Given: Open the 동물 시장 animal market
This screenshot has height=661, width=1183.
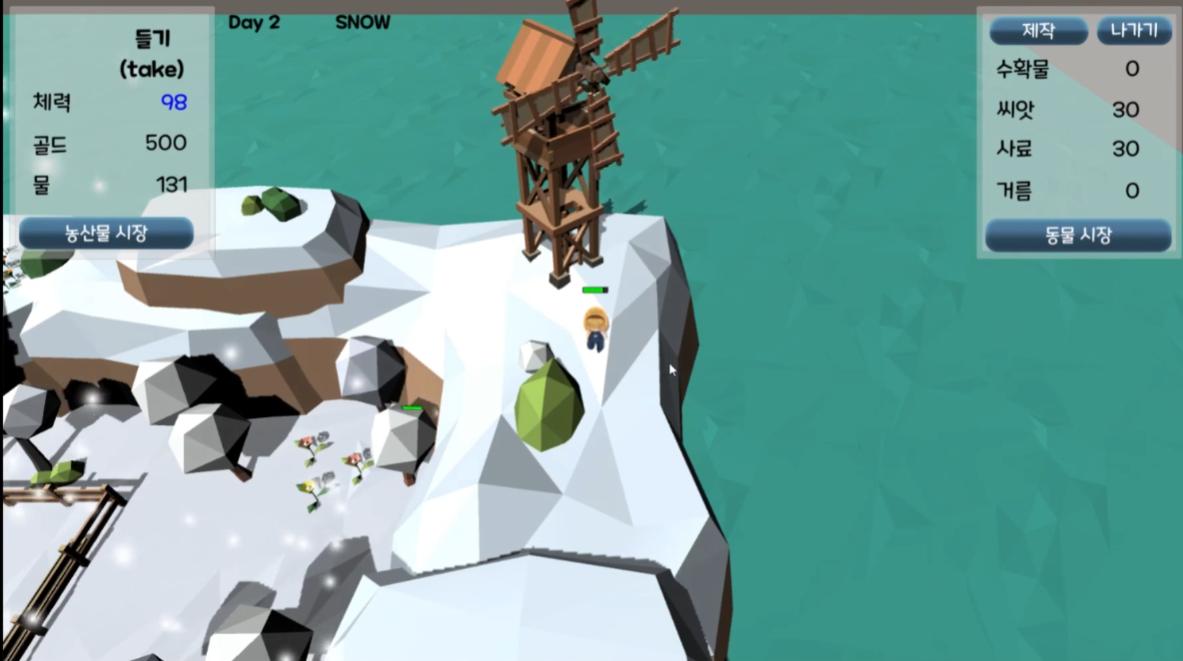Looking at the screenshot, I should [1077, 236].
